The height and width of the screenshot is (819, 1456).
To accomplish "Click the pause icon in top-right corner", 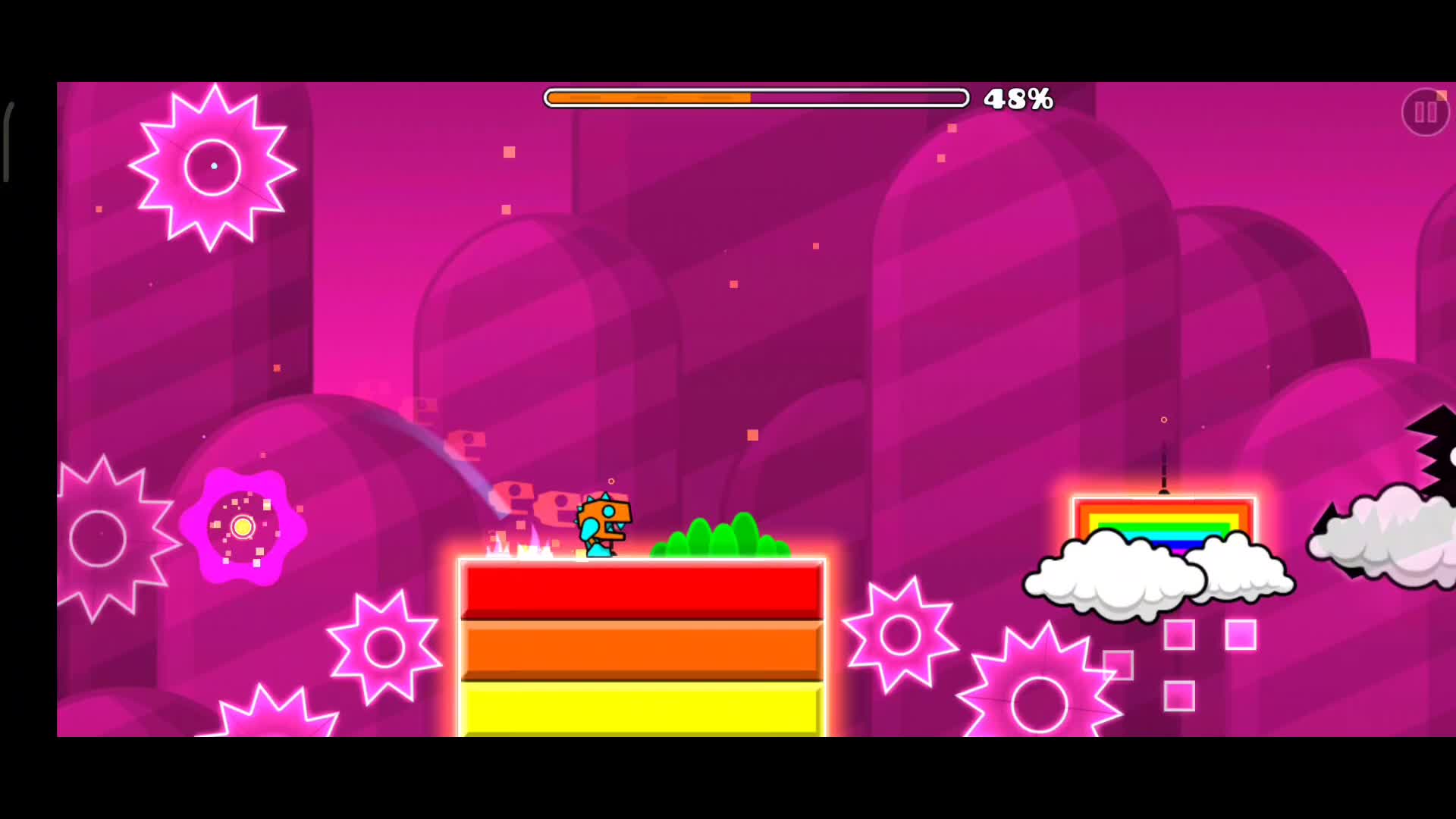I will coord(1425,112).
